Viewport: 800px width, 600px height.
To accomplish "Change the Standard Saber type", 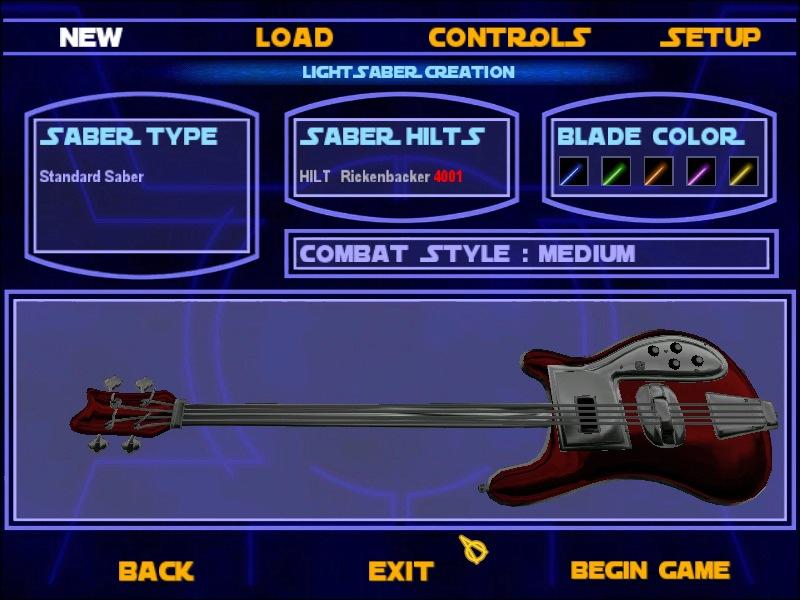I will tap(92, 177).
